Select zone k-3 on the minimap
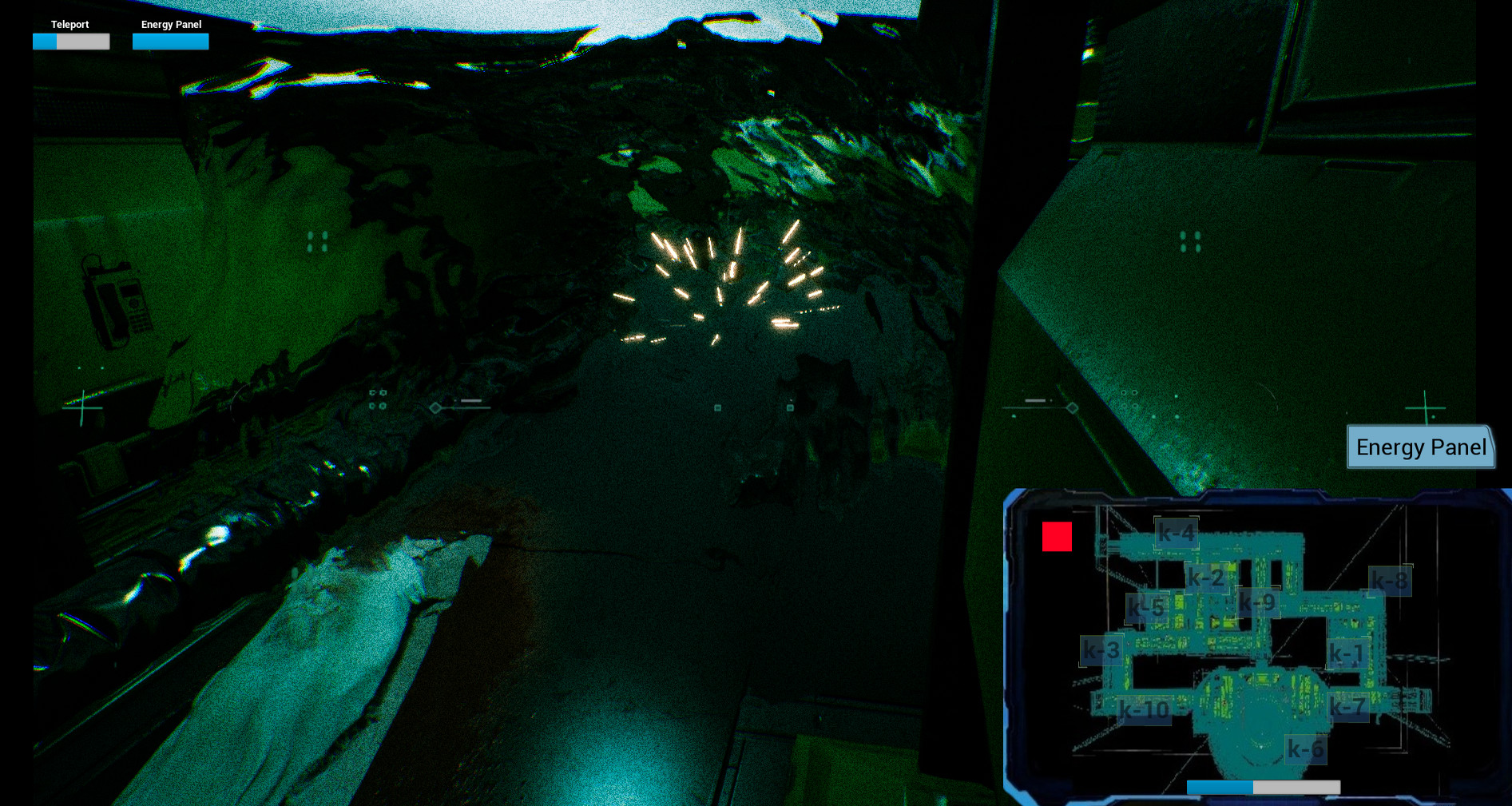Viewport: 1512px width, 806px height. 1101,650
